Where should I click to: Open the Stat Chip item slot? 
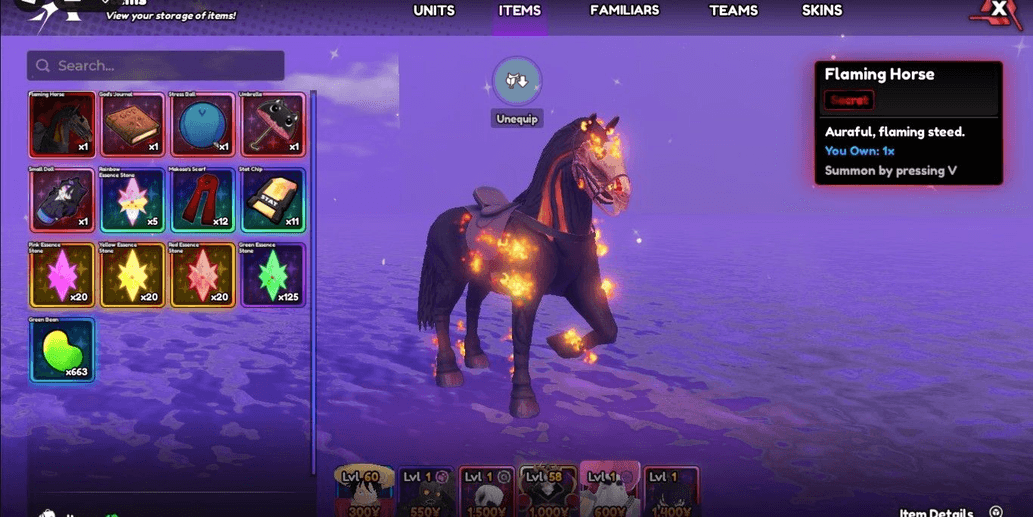click(272, 200)
